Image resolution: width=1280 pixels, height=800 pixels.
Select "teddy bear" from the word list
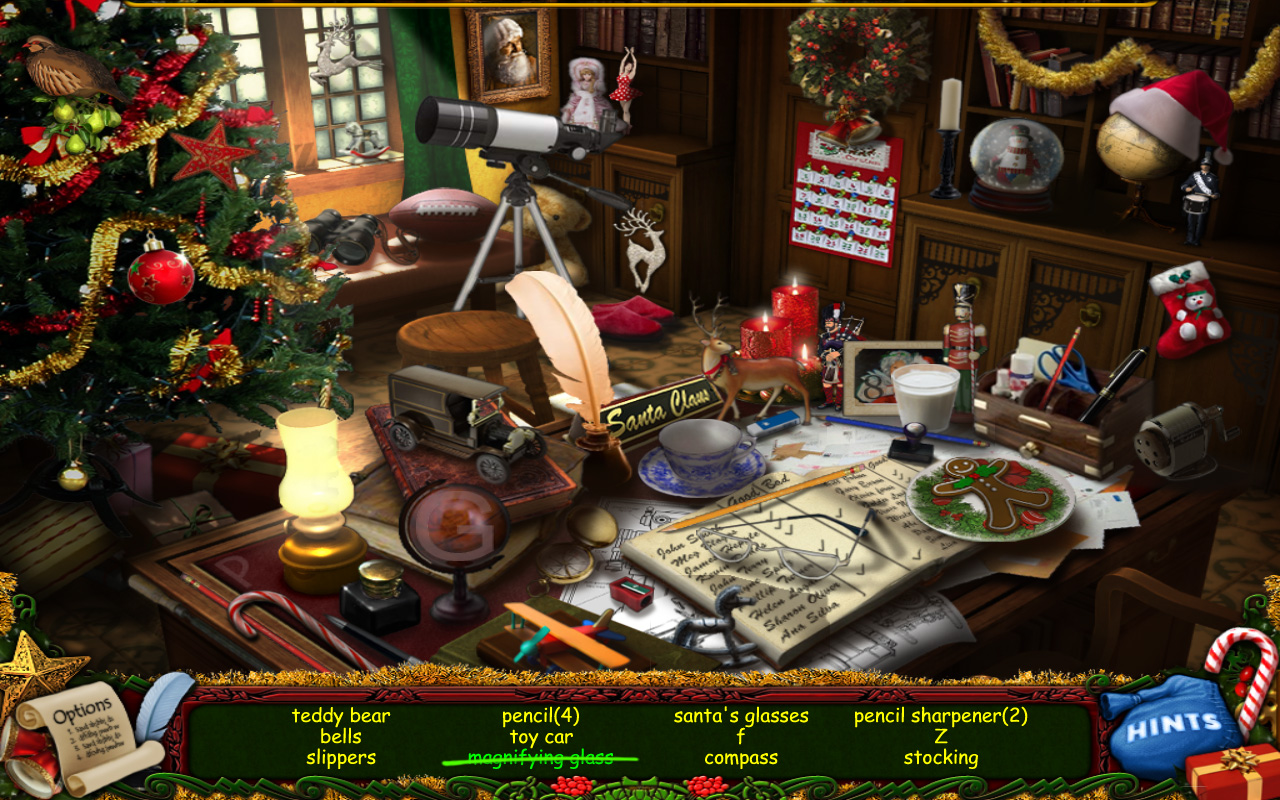[340, 716]
